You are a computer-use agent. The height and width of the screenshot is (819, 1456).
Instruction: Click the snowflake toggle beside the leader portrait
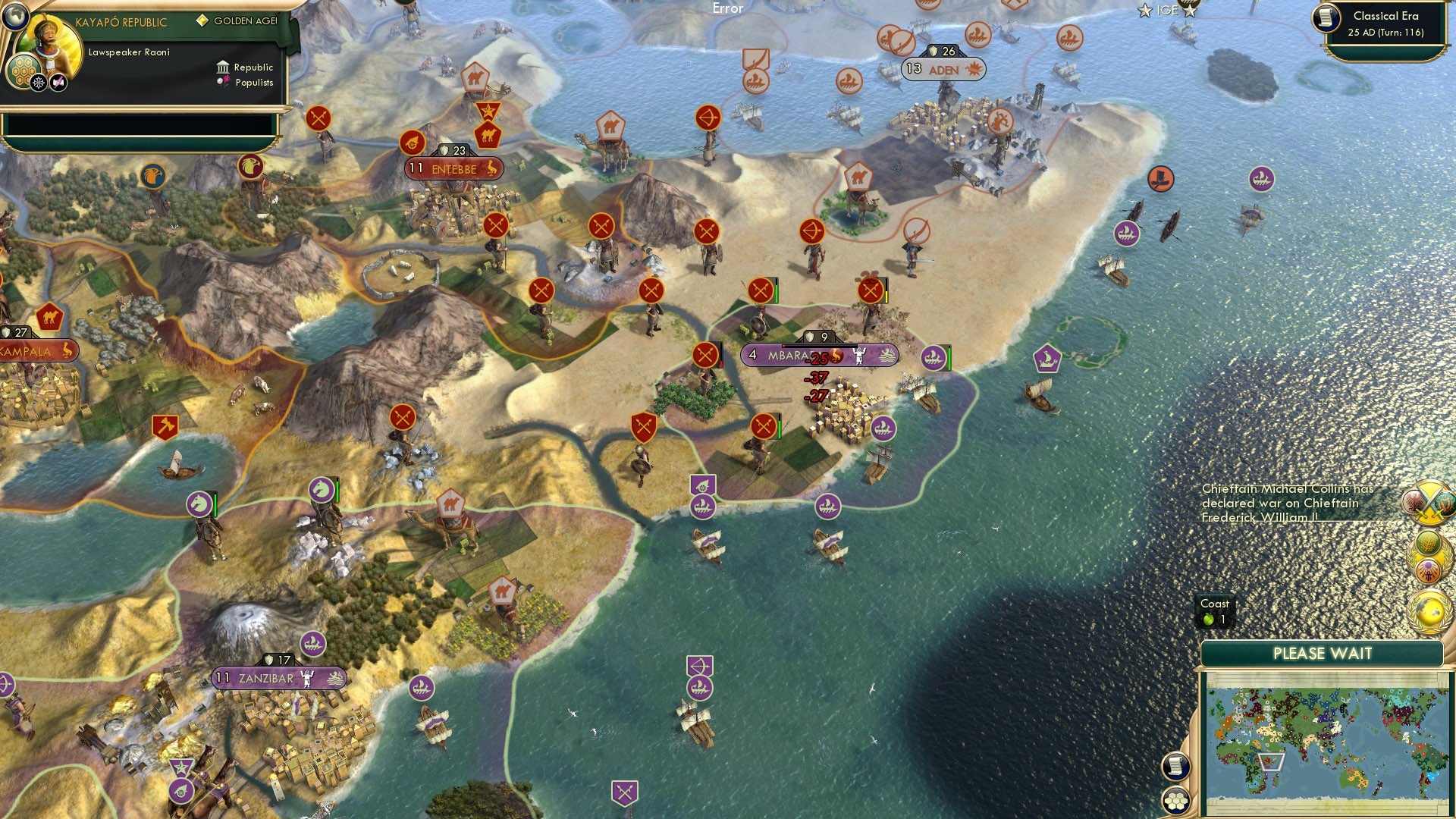[37, 82]
